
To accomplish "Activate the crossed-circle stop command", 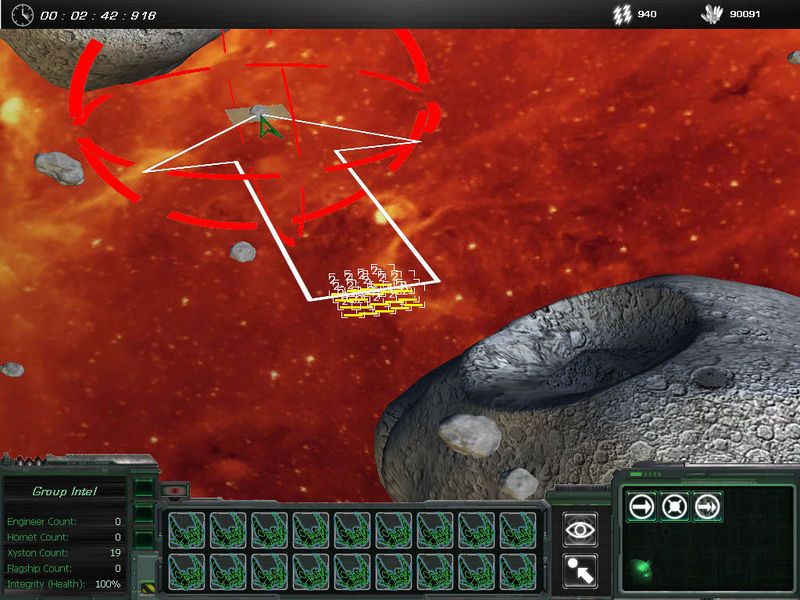I will coord(675,506).
